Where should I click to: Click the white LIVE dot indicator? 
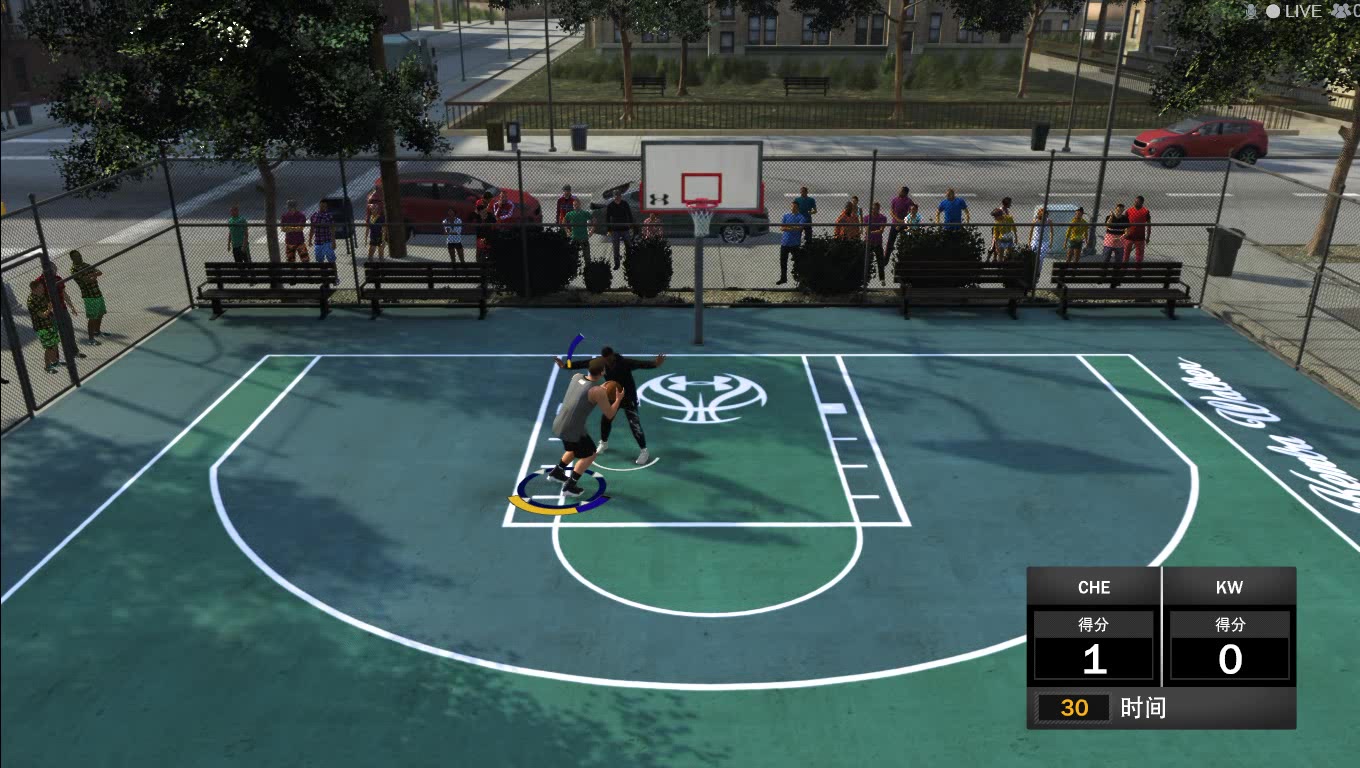coord(1272,11)
